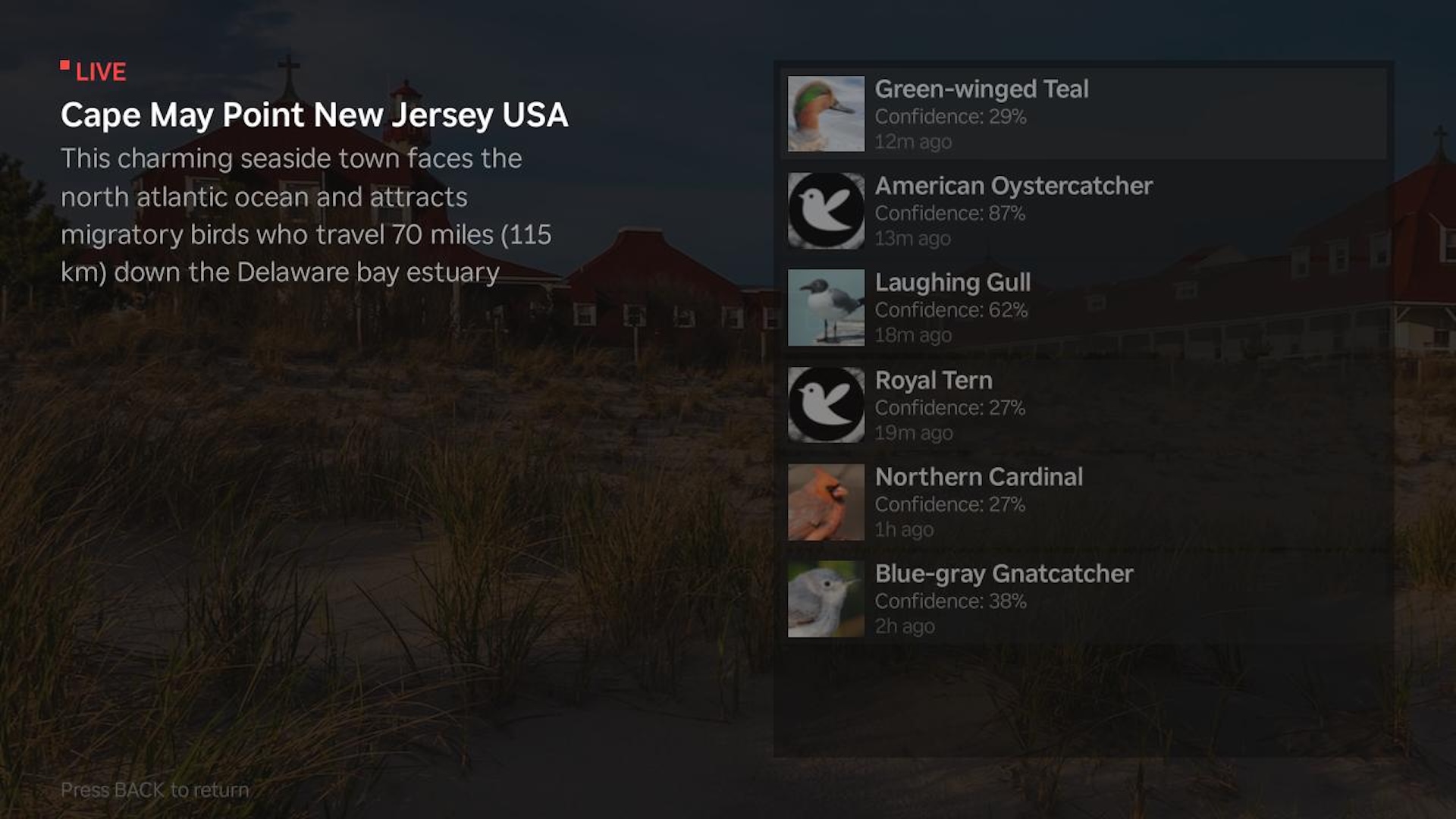Click the Royal Tern confidence percentage
1456x819 pixels.
pos(949,407)
